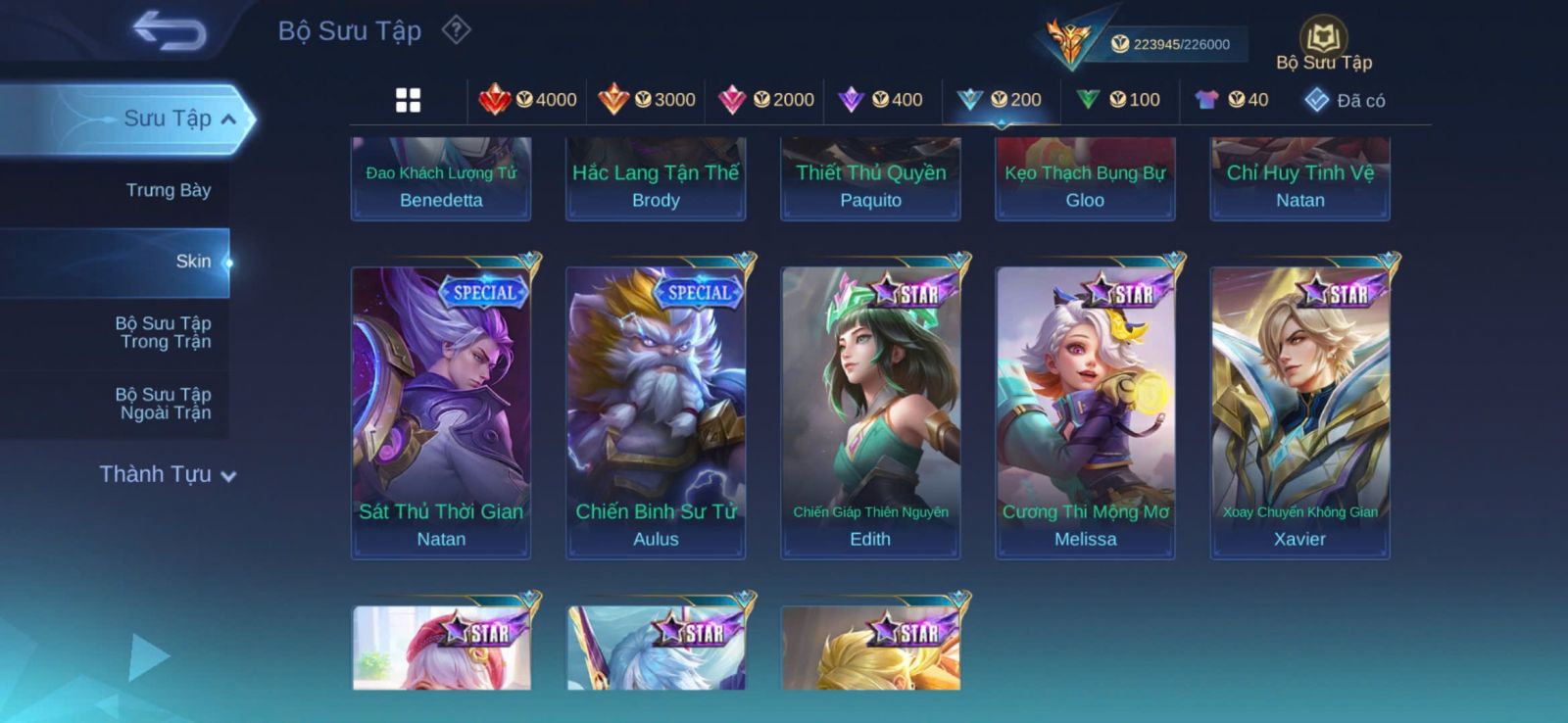The height and width of the screenshot is (723, 1568).
Task: Select Natan's Sát Thủ Thời Gian skin card
Action: click(441, 411)
